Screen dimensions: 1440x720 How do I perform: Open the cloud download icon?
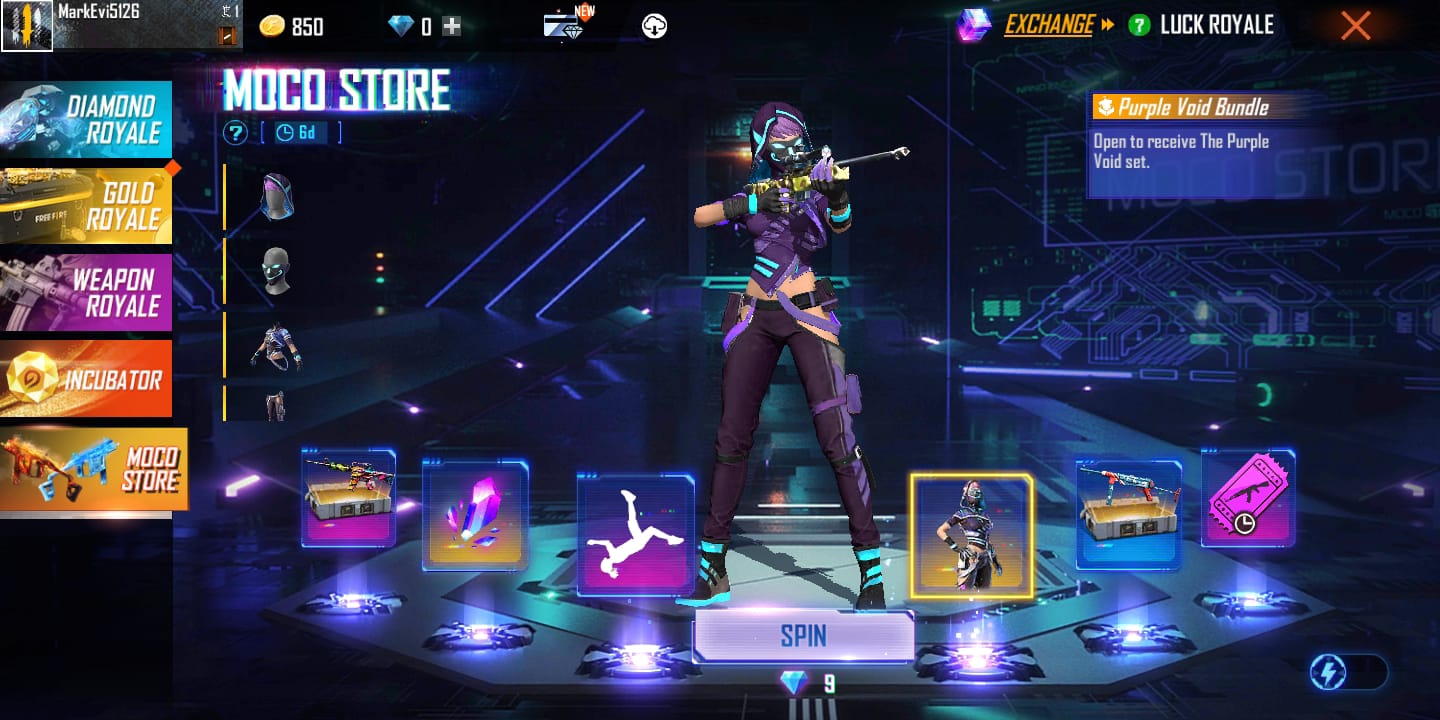click(x=654, y=27)
